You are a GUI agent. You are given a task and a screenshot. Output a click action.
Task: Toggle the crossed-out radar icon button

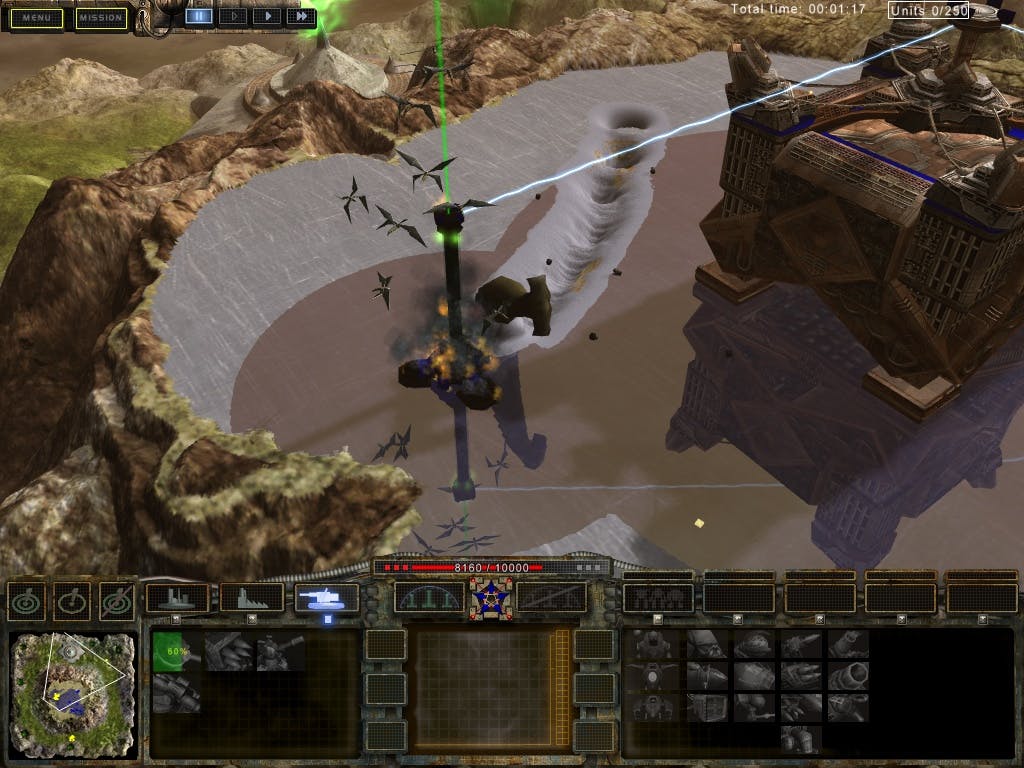(x=116, y=600)
